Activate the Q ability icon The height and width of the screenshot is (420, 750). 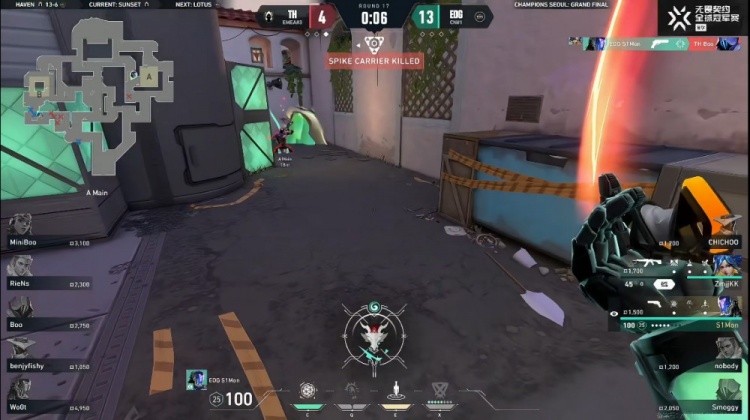352,390
